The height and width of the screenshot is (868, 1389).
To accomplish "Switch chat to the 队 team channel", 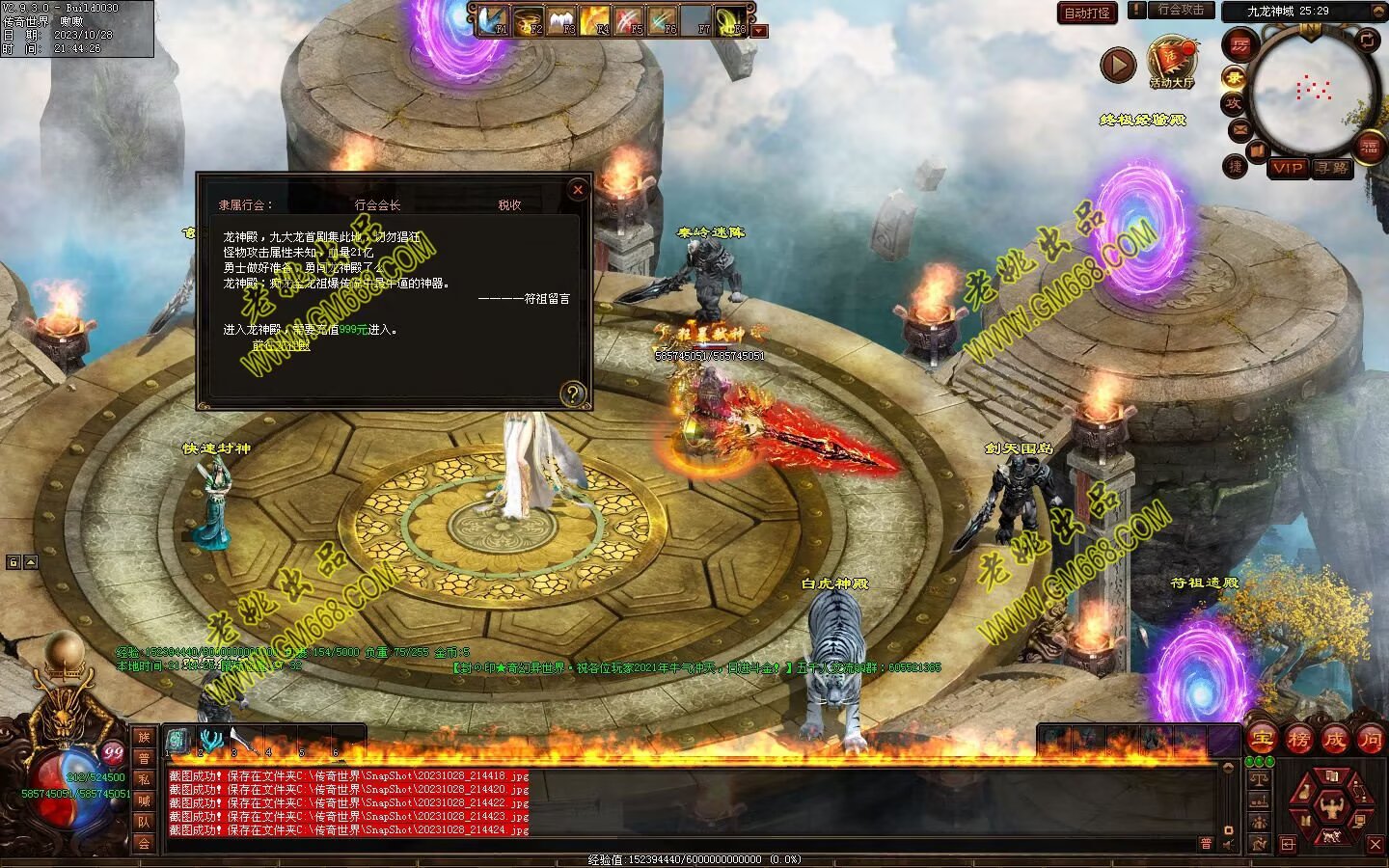I will point(144,822).
